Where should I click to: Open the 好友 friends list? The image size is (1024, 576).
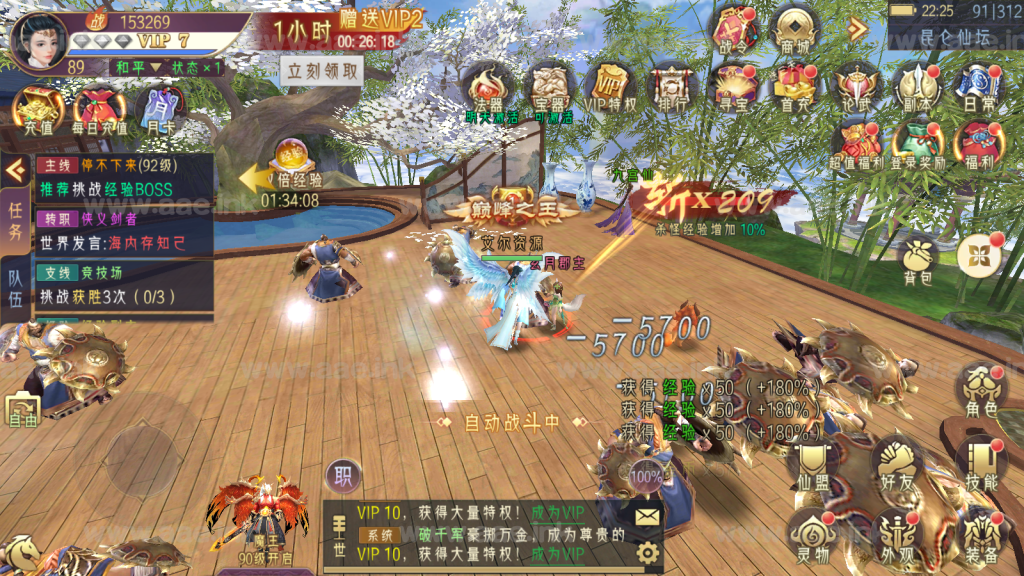896,462
